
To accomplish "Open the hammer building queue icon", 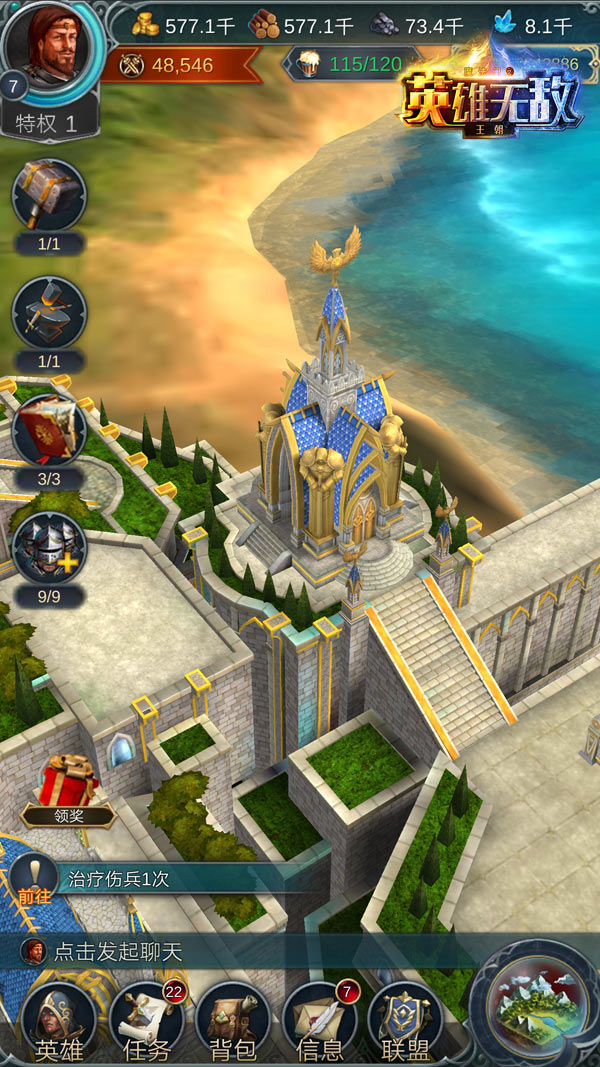I will pos(49,194).
